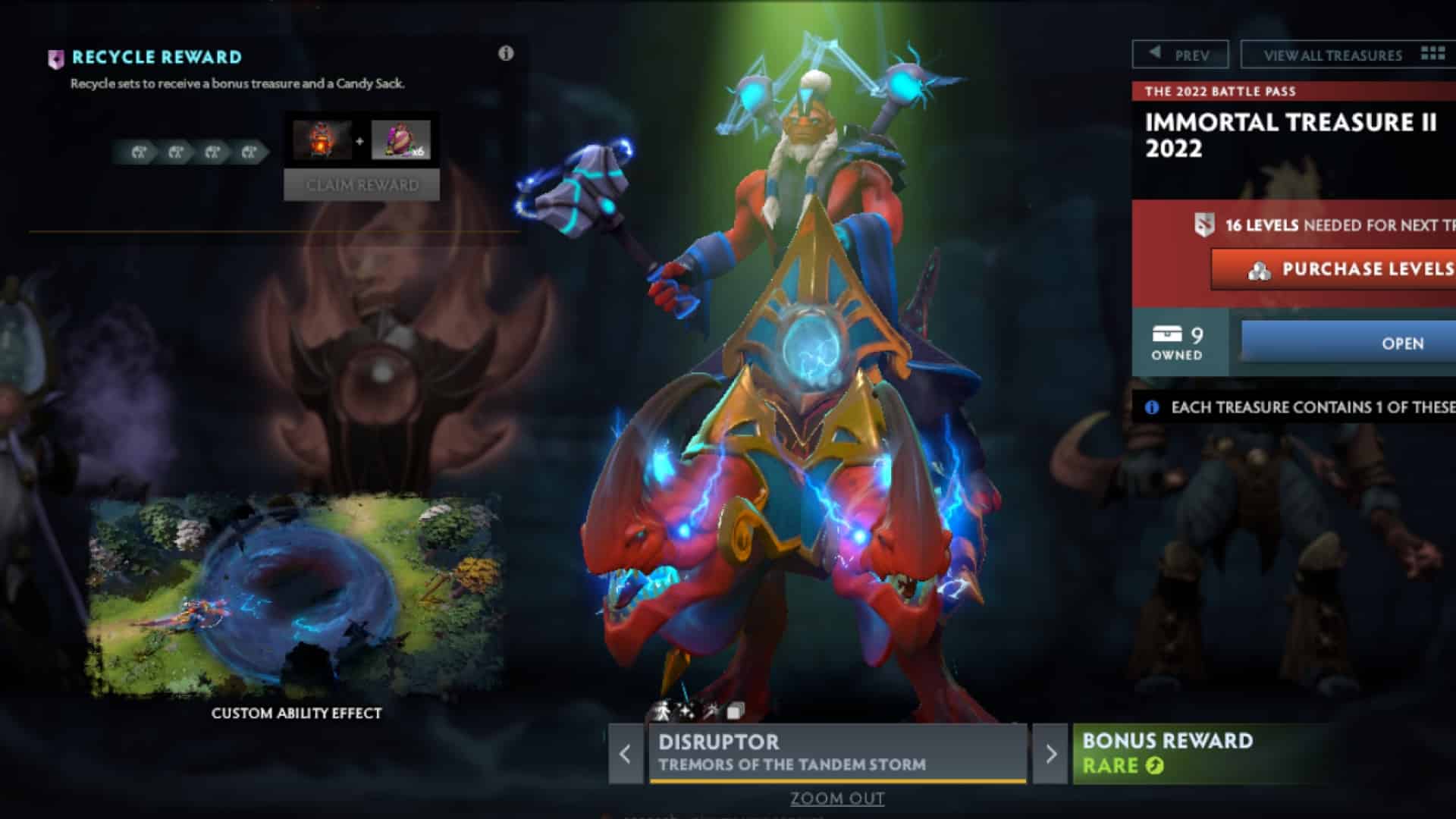Click the Recycle Reward shield icon

(x=55, y=58)
